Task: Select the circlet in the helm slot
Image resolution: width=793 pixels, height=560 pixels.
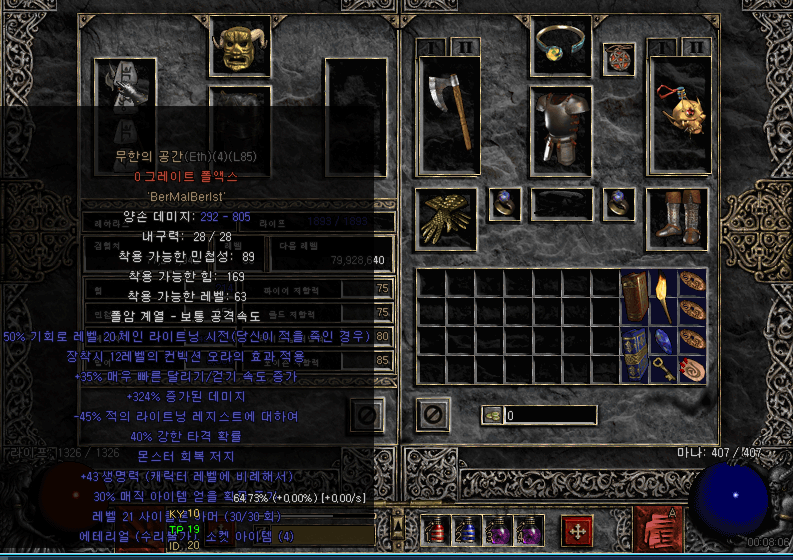Action: (560, 45)
